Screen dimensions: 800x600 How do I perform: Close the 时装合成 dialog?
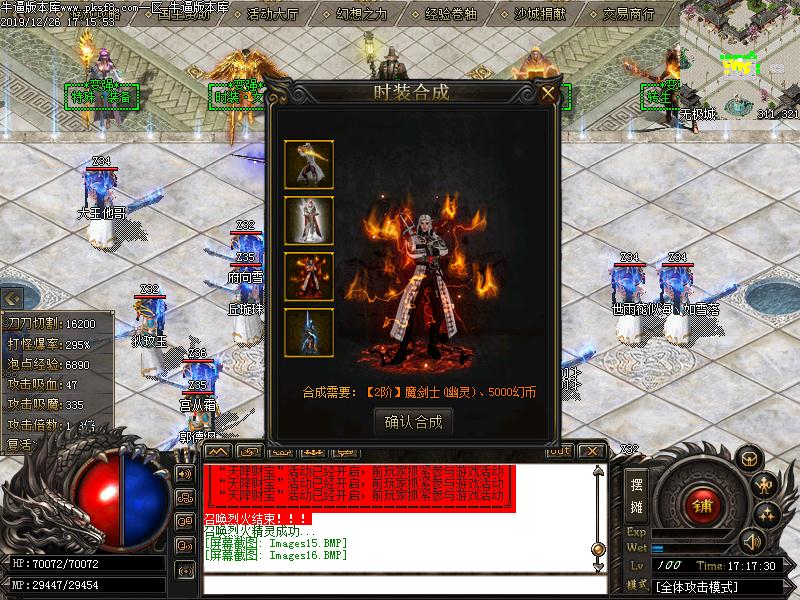(x=548, y=94)
